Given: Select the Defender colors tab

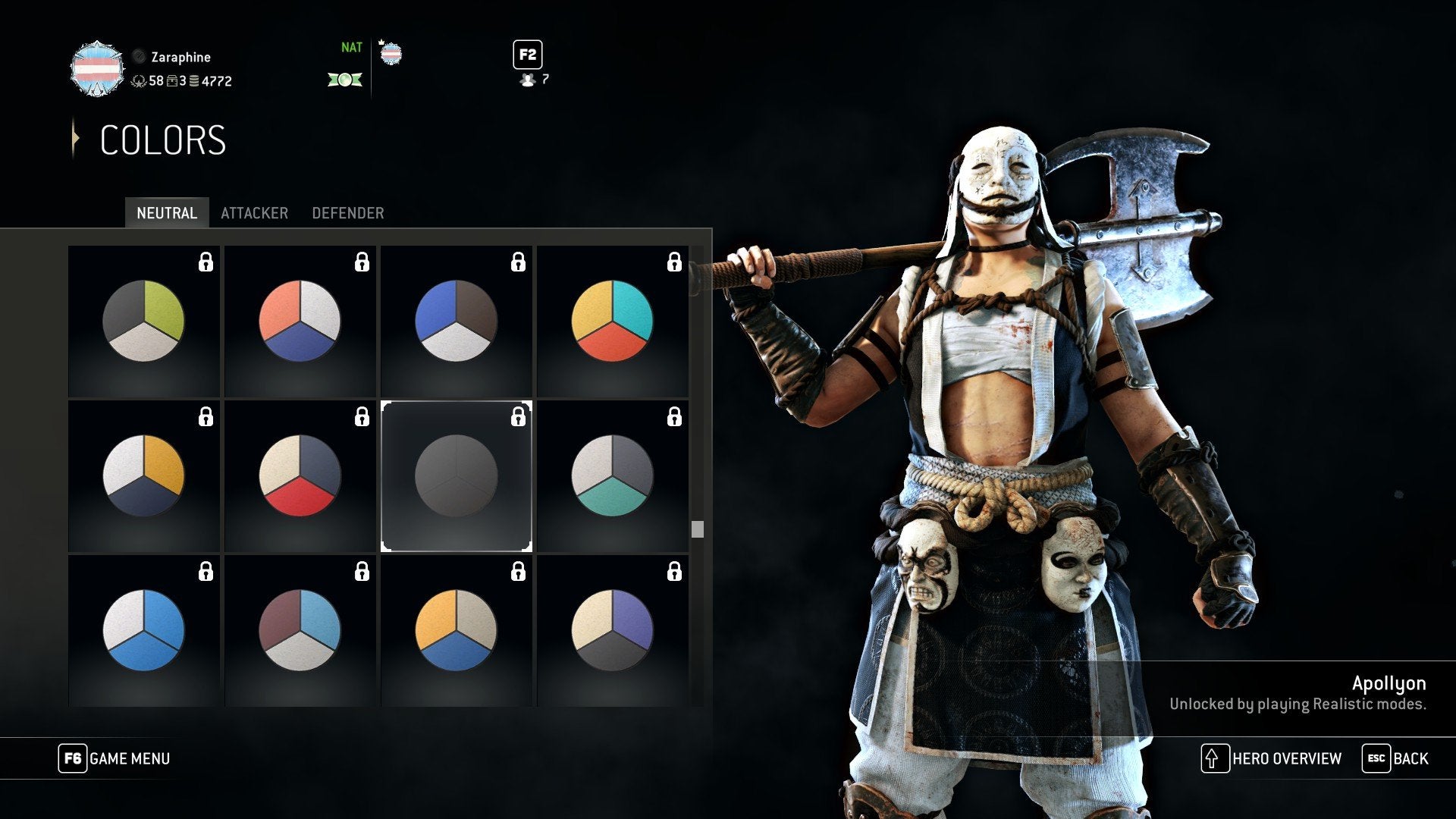Looking at the screenshot, I should coord(347,213).
